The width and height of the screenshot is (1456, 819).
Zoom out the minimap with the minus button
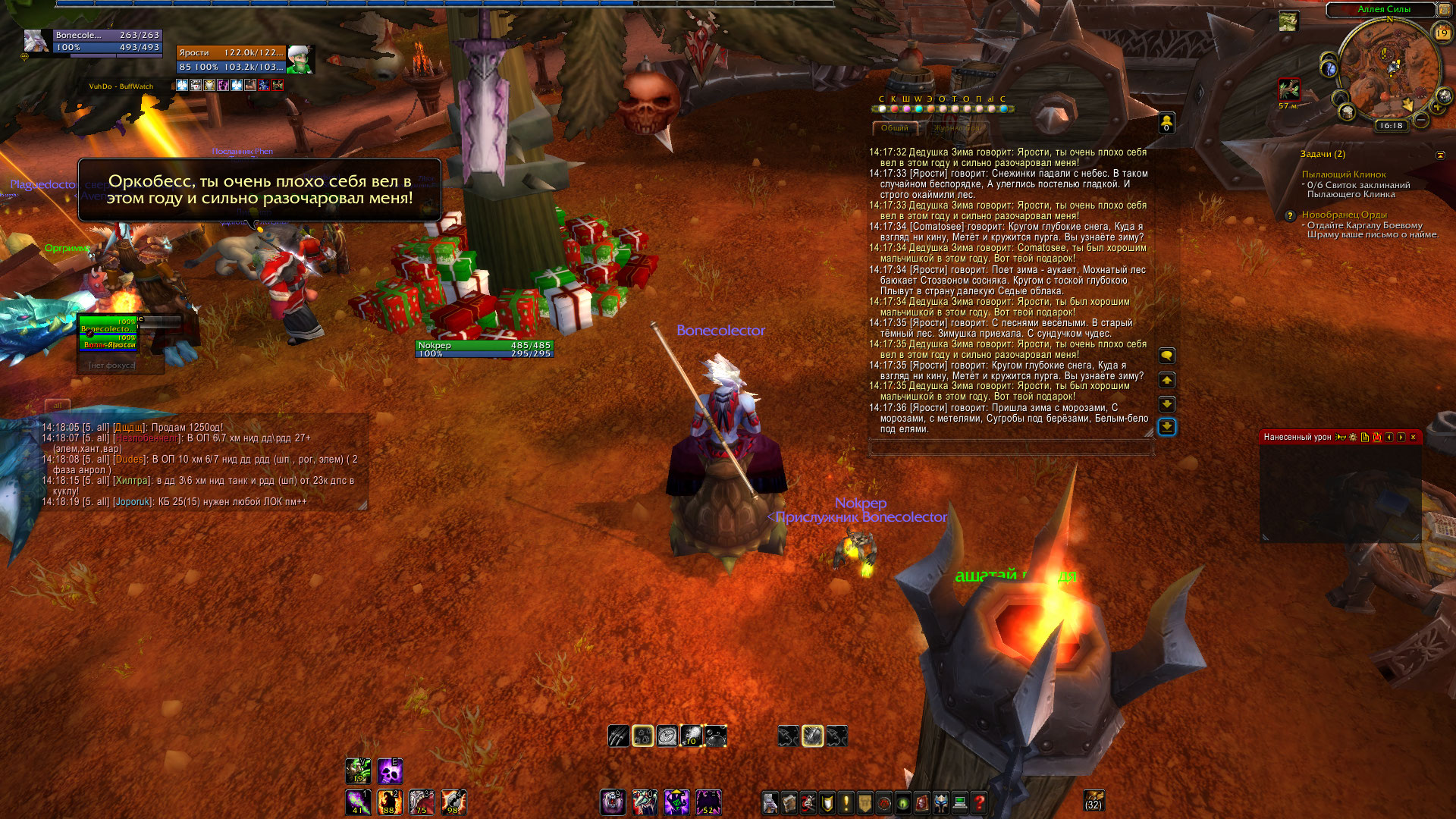pyautogui.click(x=1421, y=120)
